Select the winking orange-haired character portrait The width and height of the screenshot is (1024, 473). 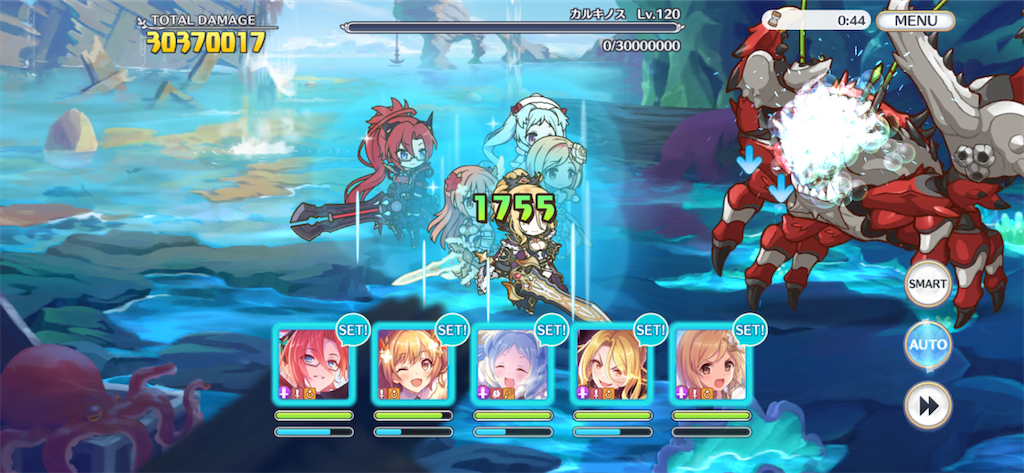pyautogui.click(x=413, y=363)
